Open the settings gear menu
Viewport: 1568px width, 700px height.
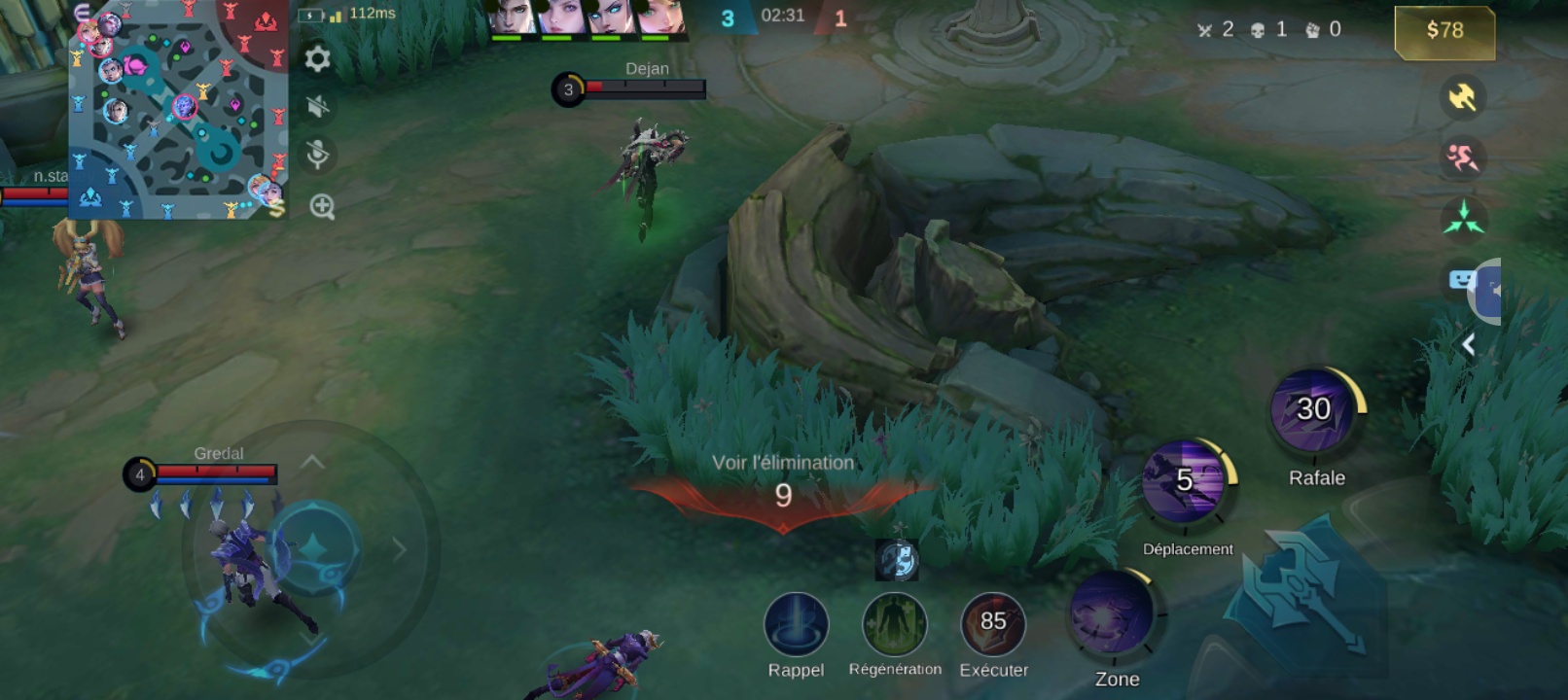[317, 59]
